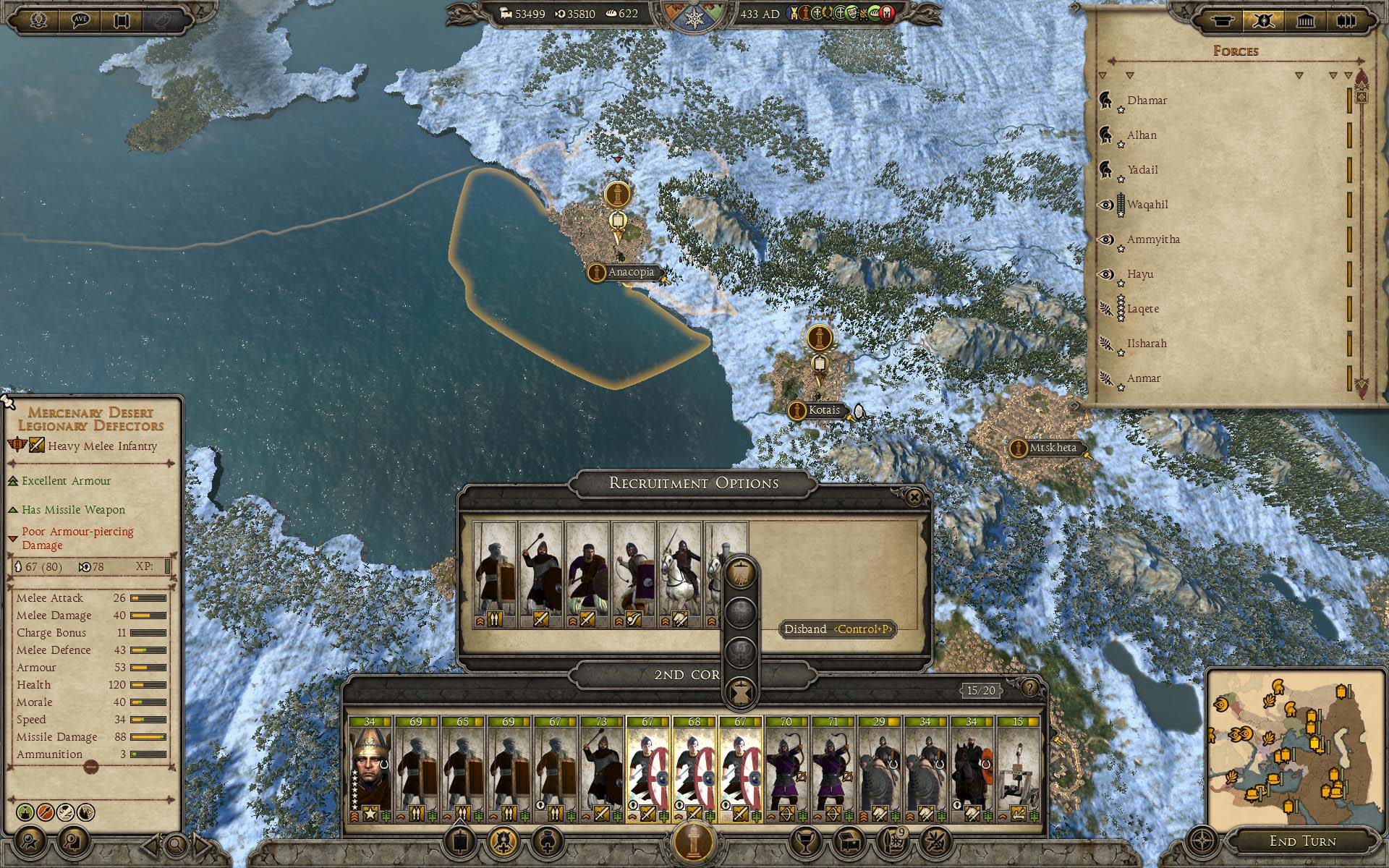Open the treasury chest icon
The width and height of the screenshot is (1389, 868).
click(849, 841)
